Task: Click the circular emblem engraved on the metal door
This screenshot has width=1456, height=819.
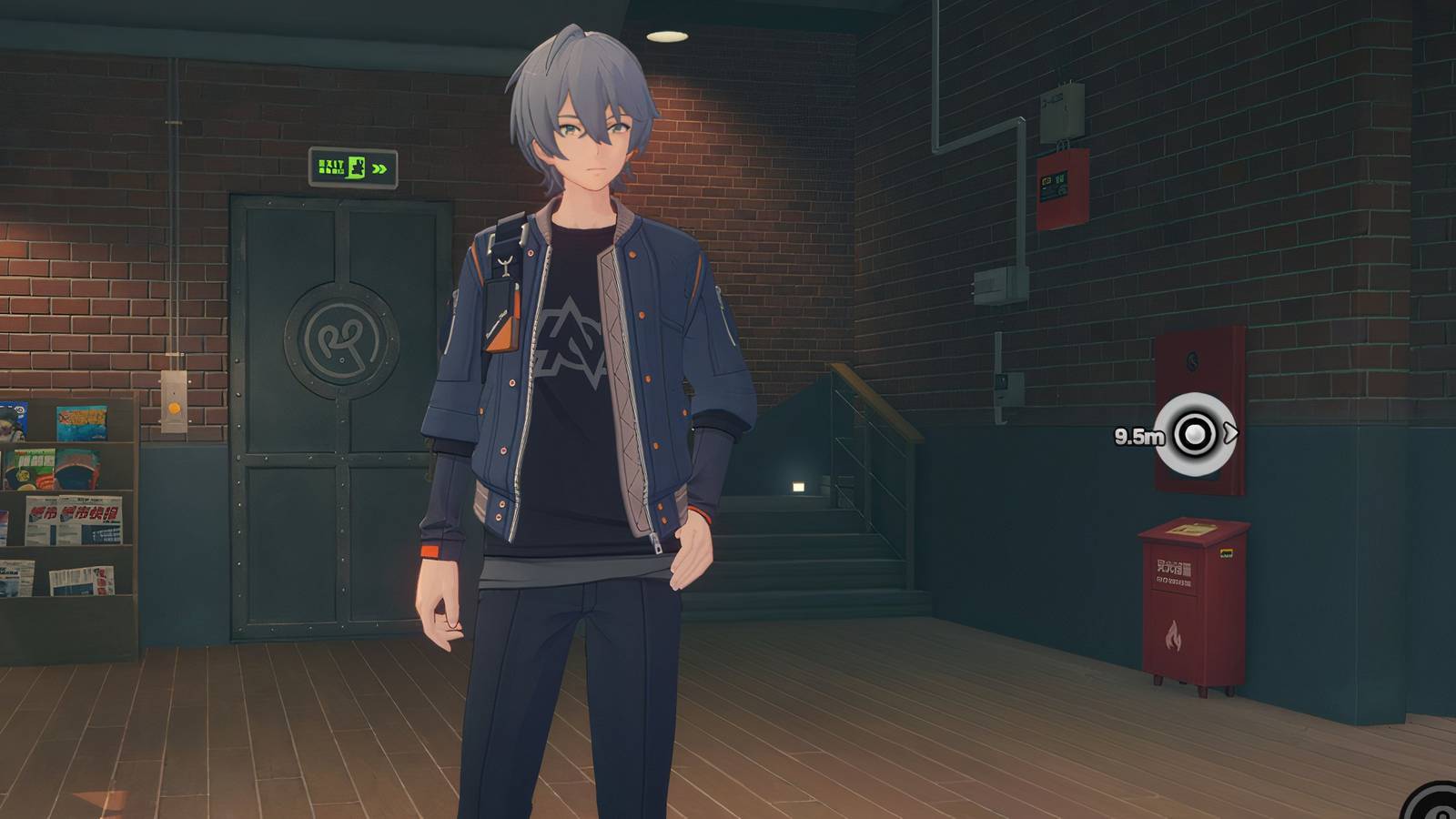Action: click(x=341, y=342)
